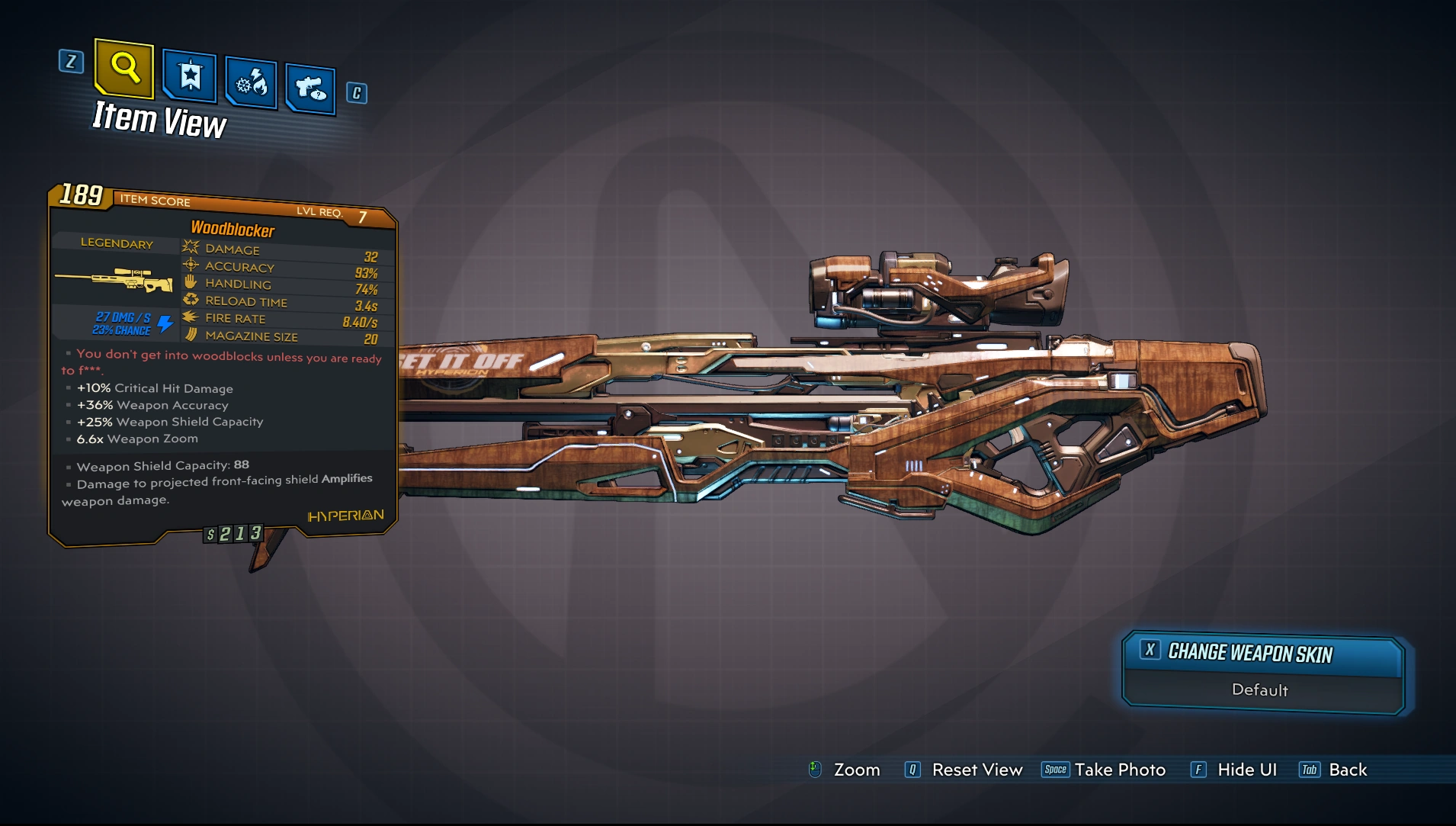Select the magnifying glass inspect tab
Image resolution: width=1456 pixels, height=826 pixels.
(x=124, y=69)
